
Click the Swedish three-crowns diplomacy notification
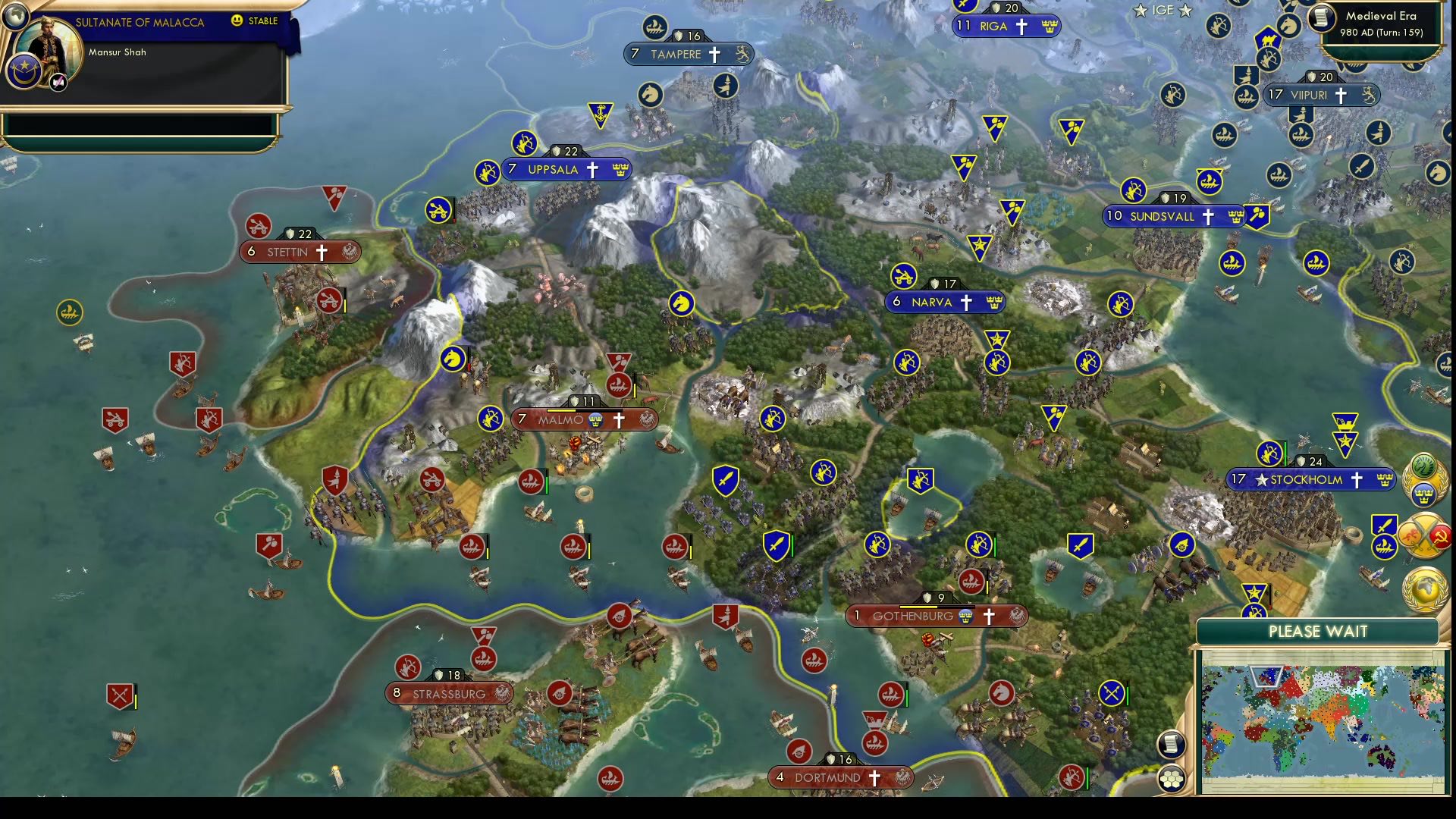[1426, 495]
